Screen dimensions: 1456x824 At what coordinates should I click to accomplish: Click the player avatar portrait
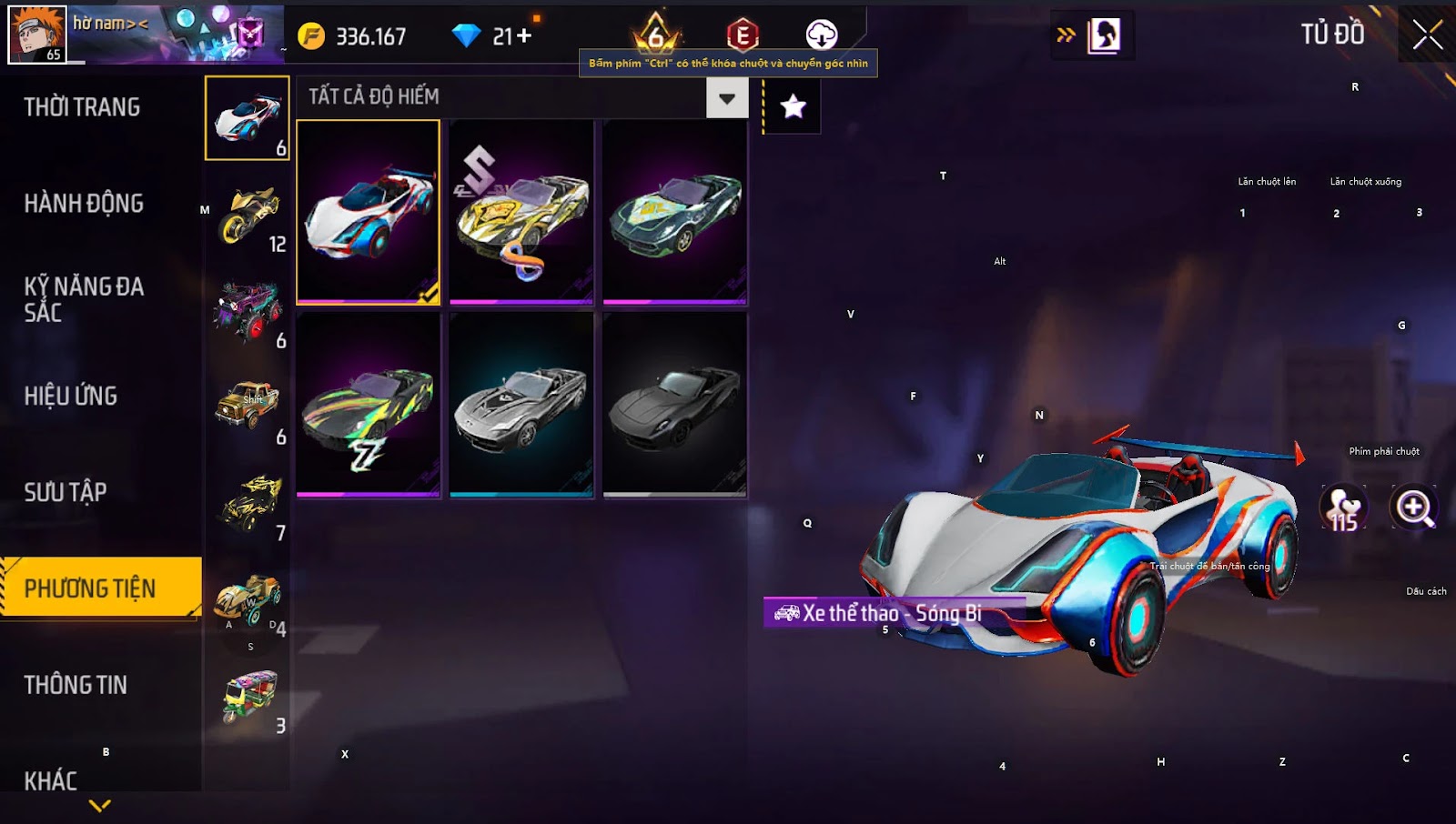coord(36,34)
